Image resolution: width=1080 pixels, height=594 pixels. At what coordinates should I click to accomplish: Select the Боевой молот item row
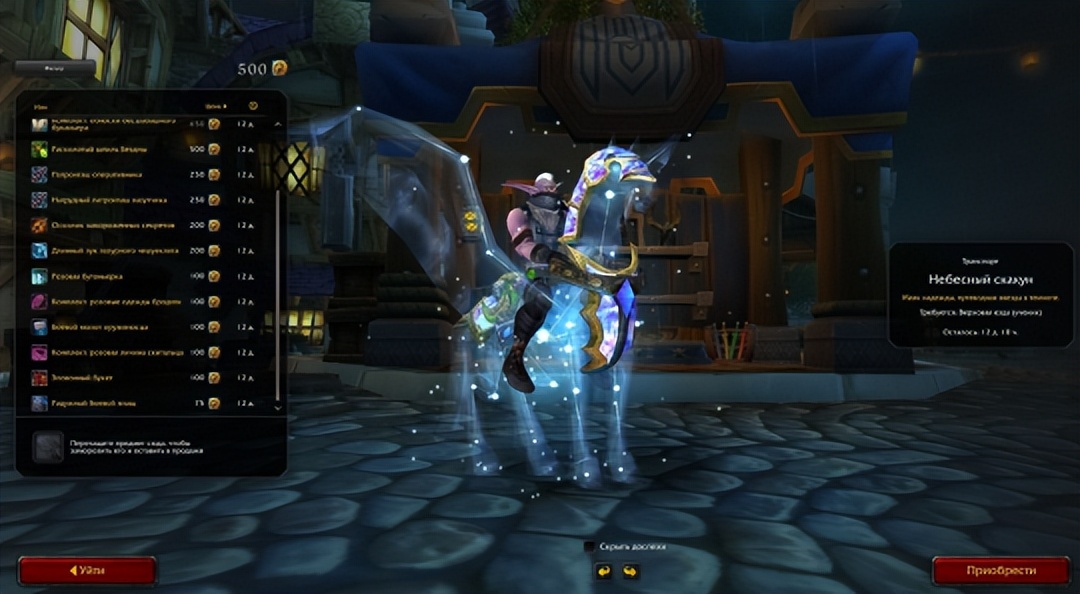tap(120, 327)
